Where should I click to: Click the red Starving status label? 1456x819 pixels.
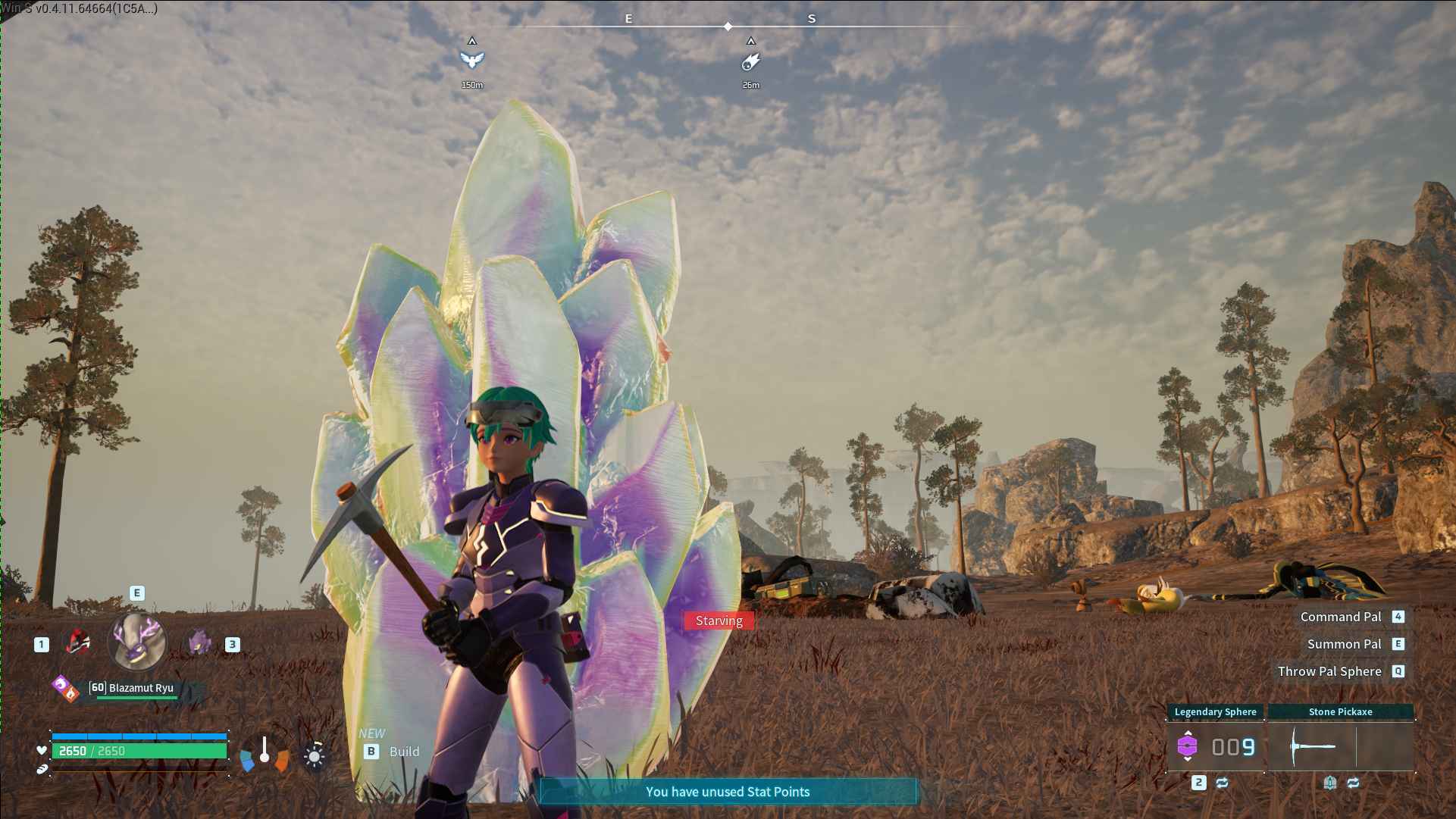[719, 621]
